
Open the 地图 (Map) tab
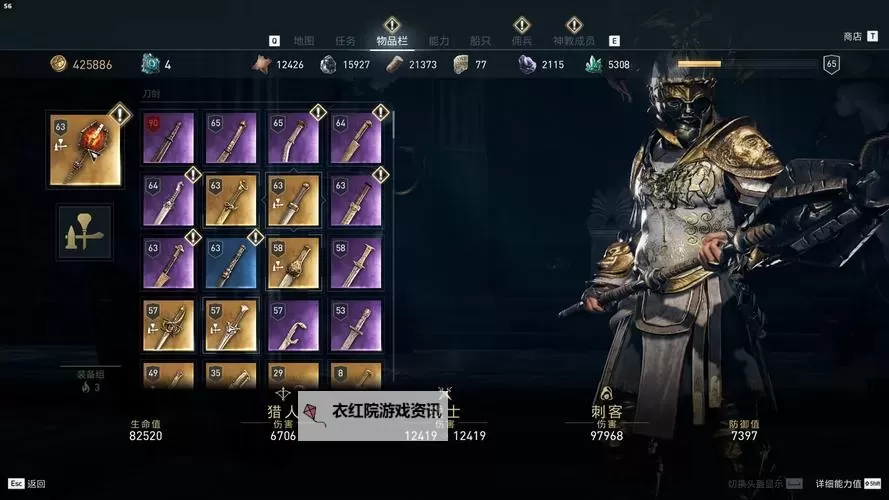(304, 41)
